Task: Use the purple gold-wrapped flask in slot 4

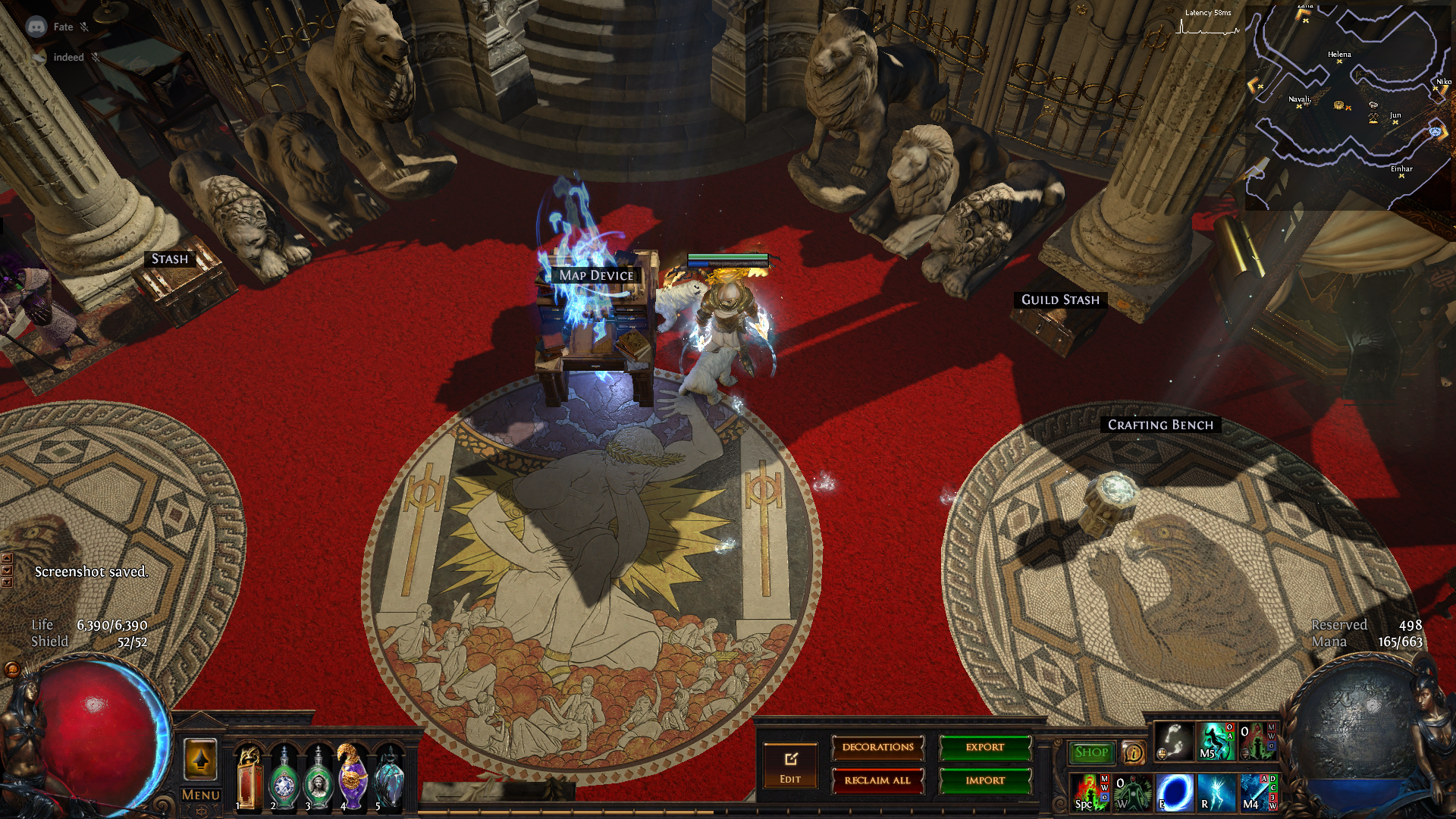Action: [x=353, y=776]
